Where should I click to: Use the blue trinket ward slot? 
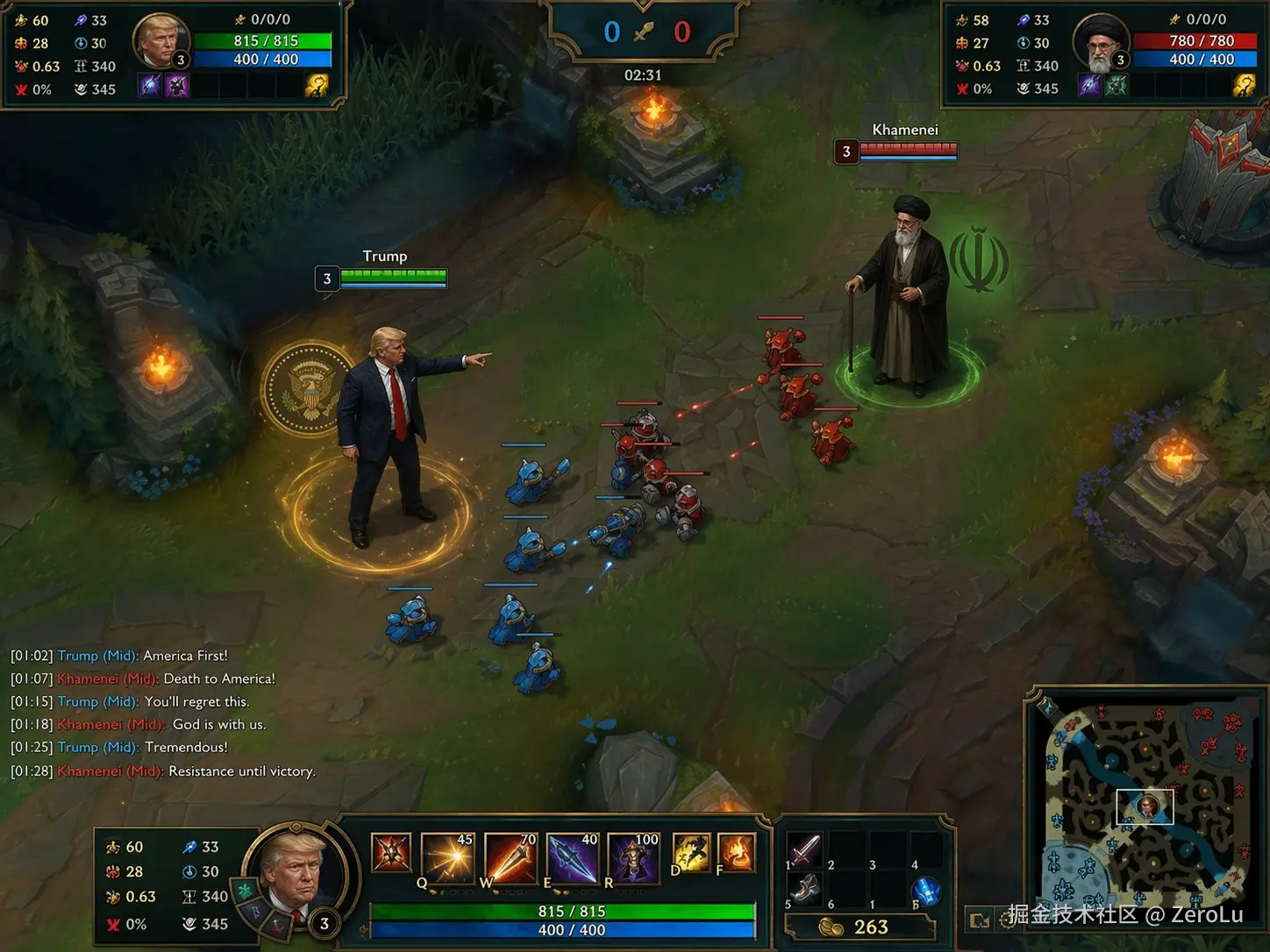(926, 892)
